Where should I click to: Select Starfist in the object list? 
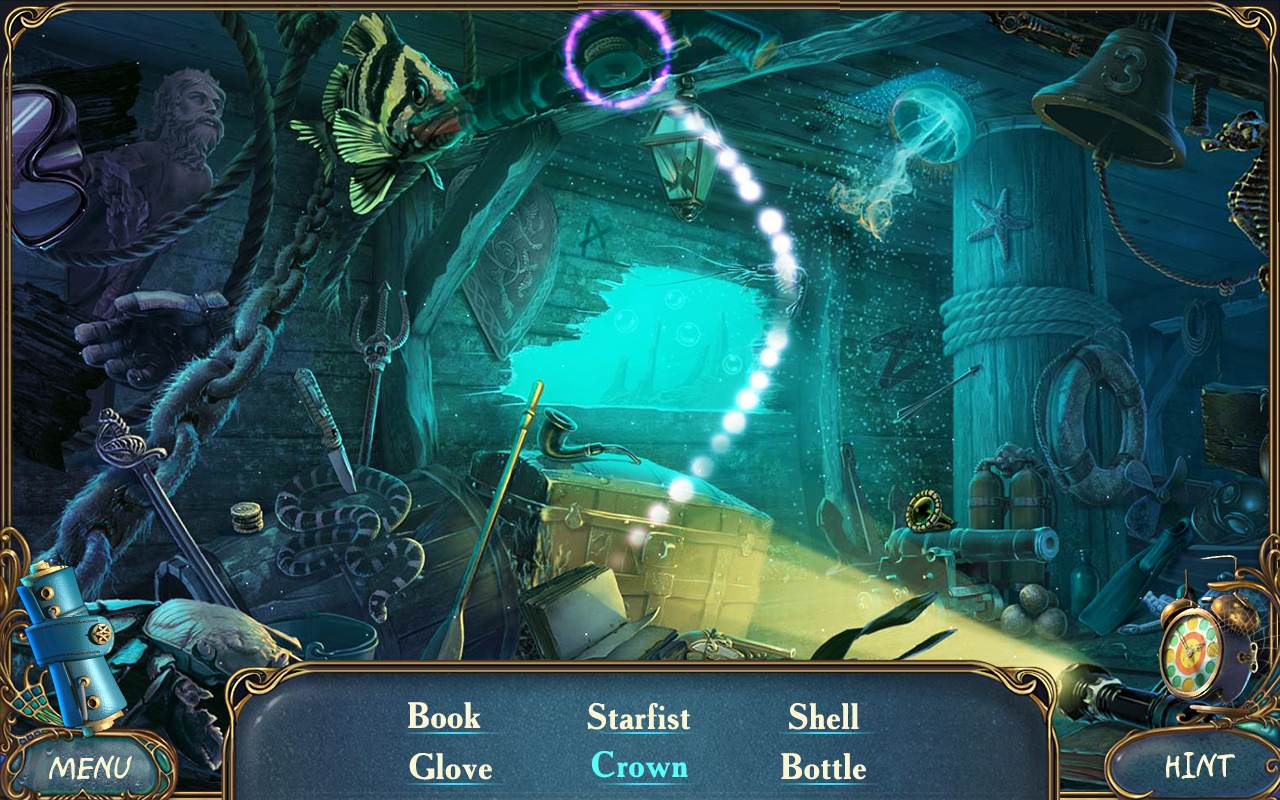pos(638,717)
